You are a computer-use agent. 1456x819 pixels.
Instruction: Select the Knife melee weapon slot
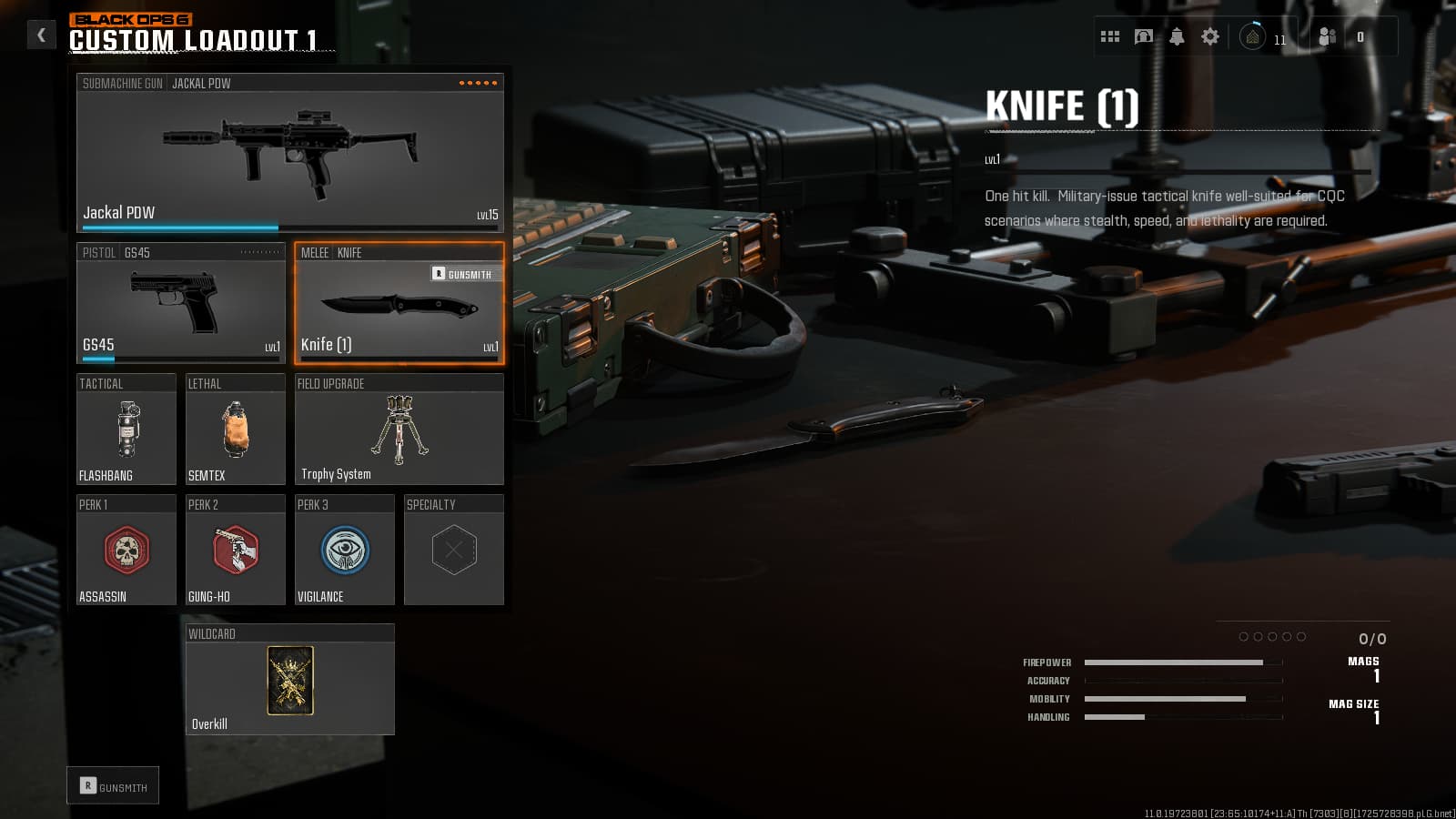click(399, 304)
